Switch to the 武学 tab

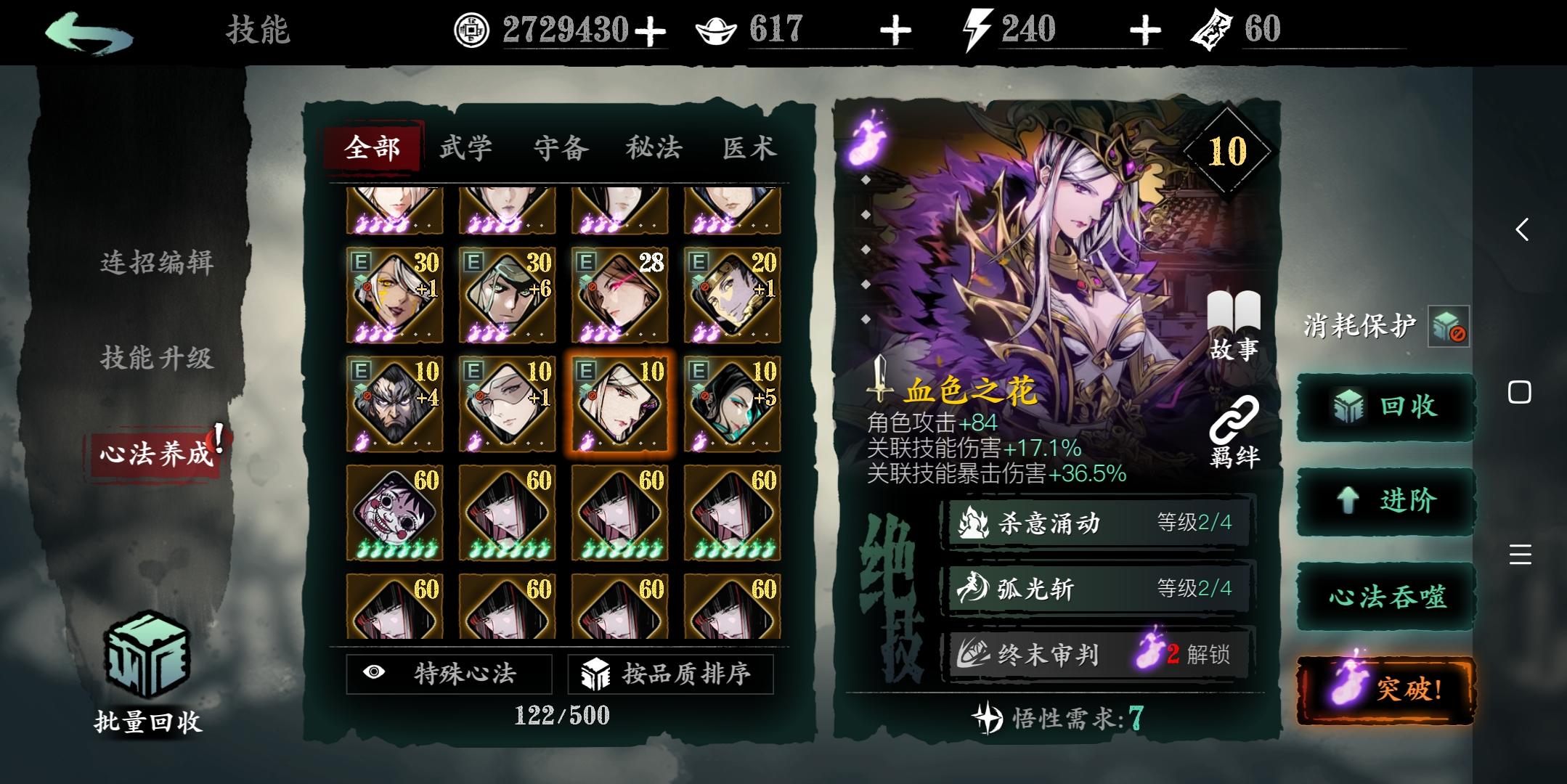click(464, 147)
